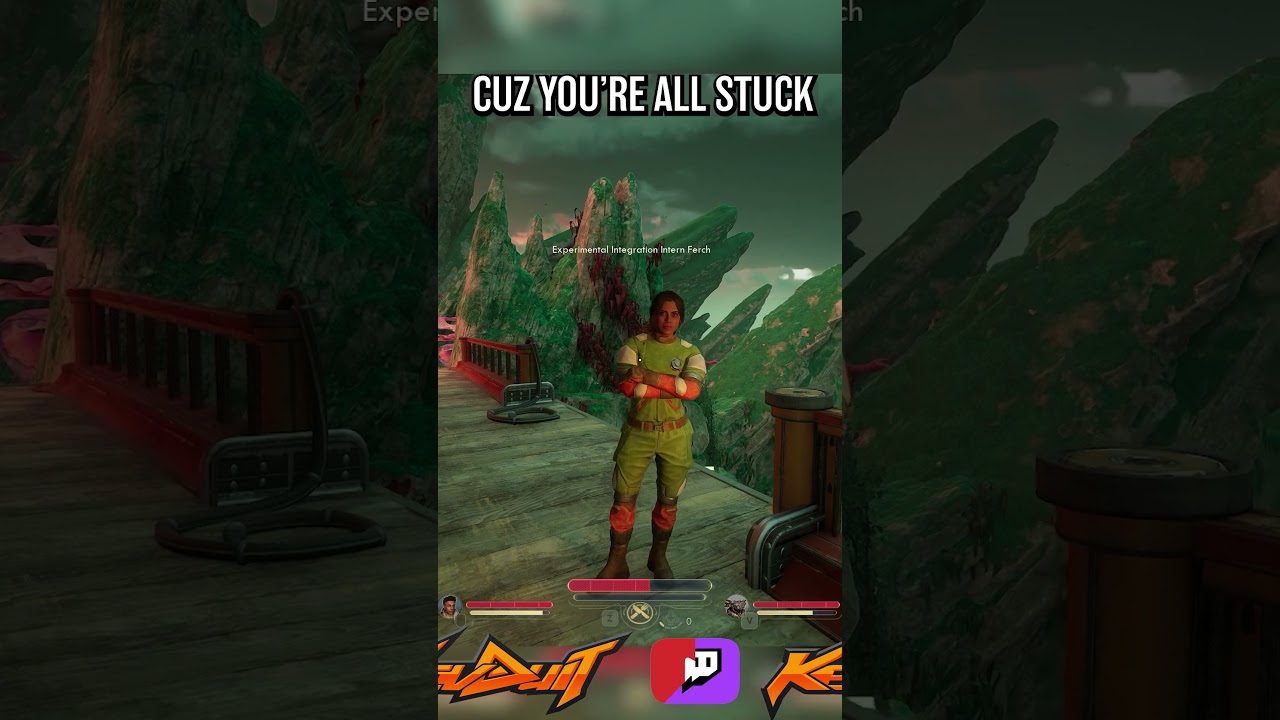
Task: Click the zero counter beside the emblem
Action: click(x=688, y=621)
